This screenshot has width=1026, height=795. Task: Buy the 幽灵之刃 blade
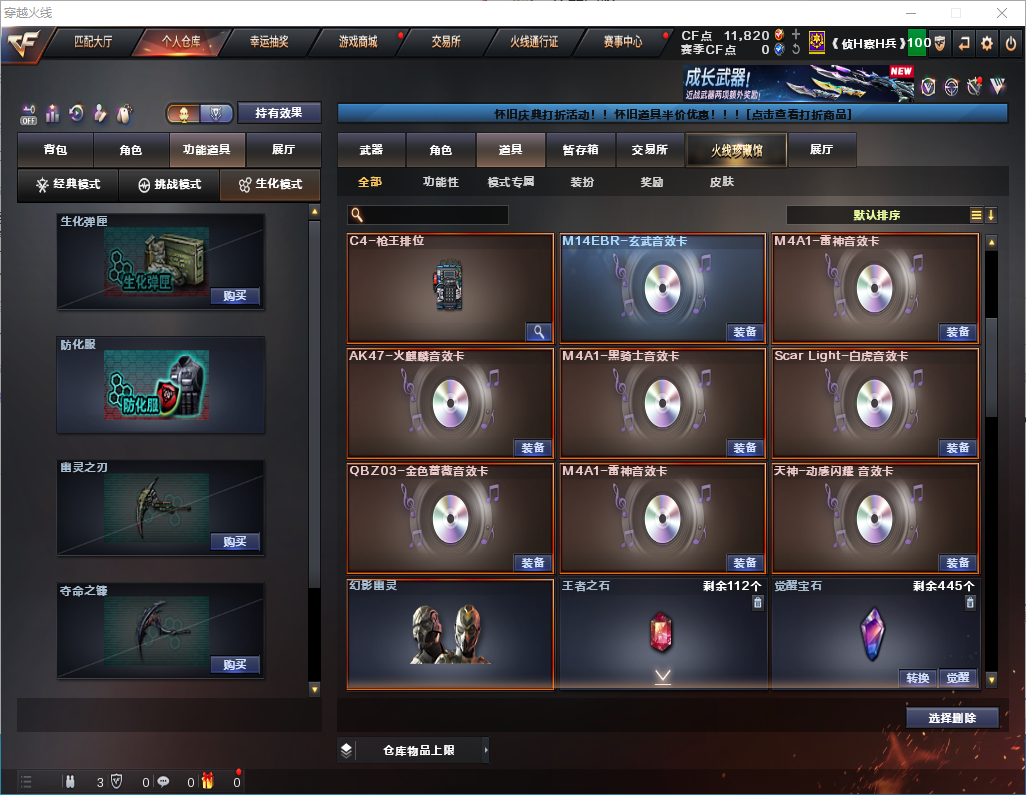pyautogui.click(x=235, y=542)
